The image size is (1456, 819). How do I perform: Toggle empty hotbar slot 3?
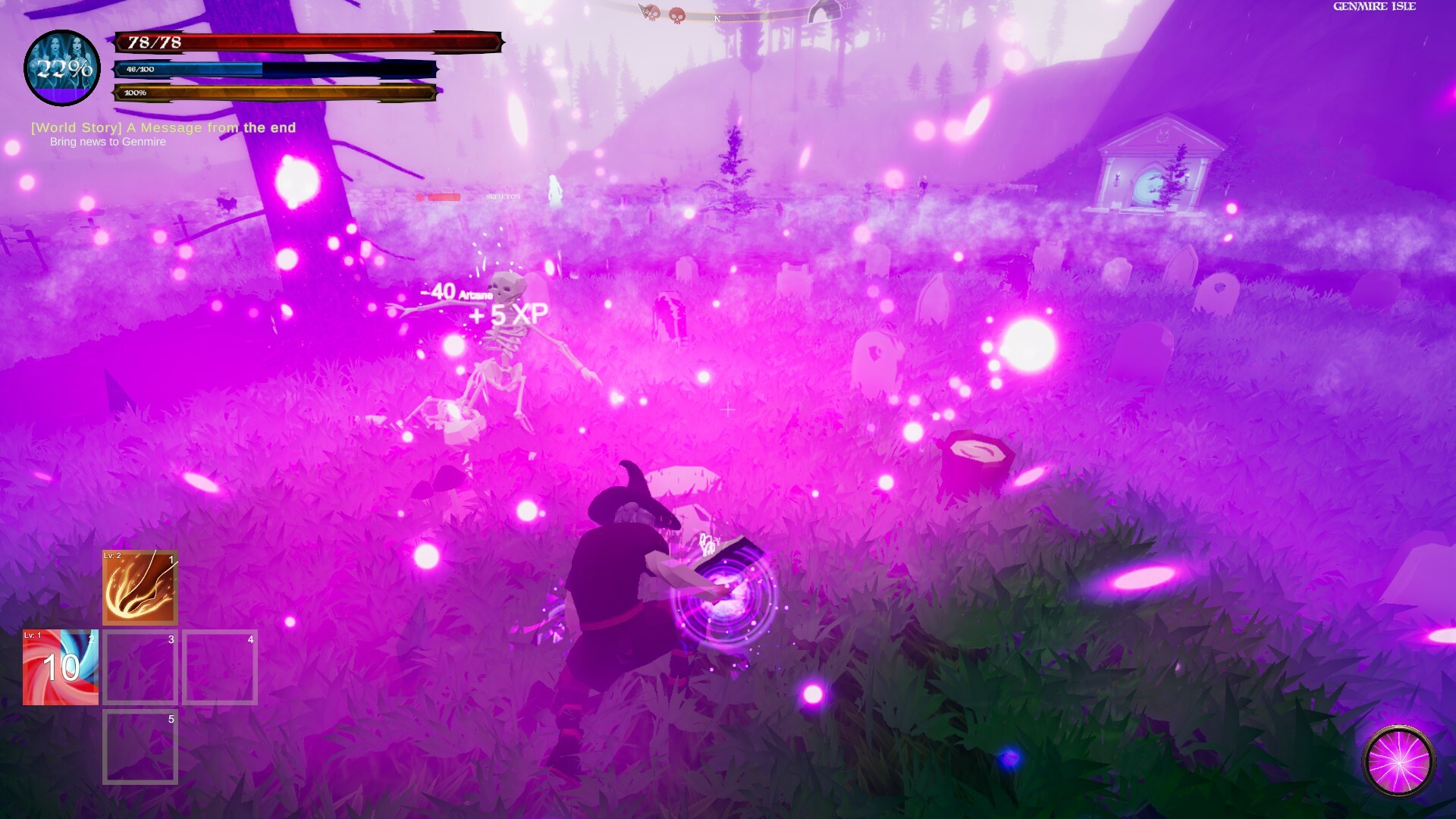point(139,667)
